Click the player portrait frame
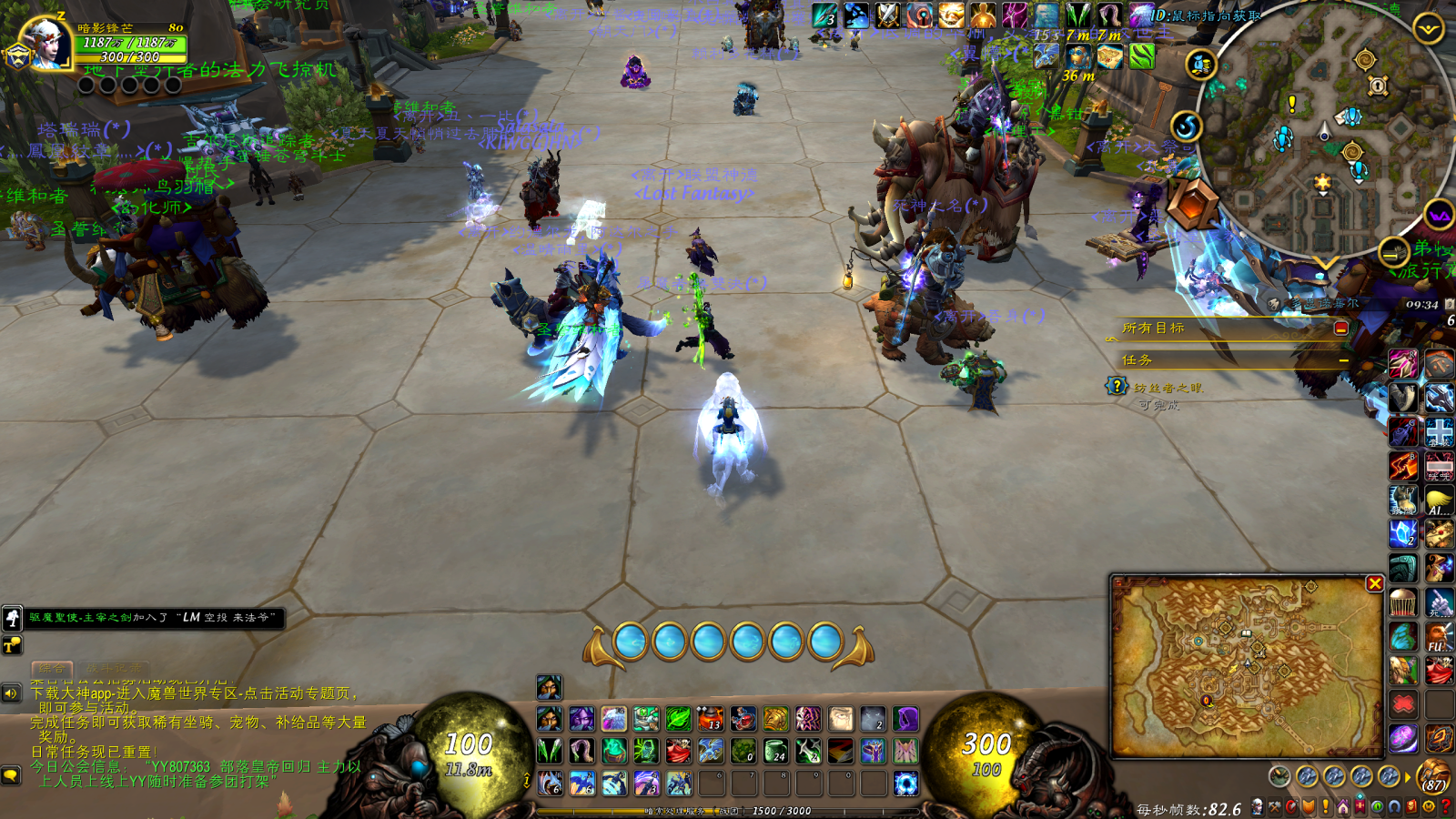This screenshot has width=1456, height=819. 44,41
